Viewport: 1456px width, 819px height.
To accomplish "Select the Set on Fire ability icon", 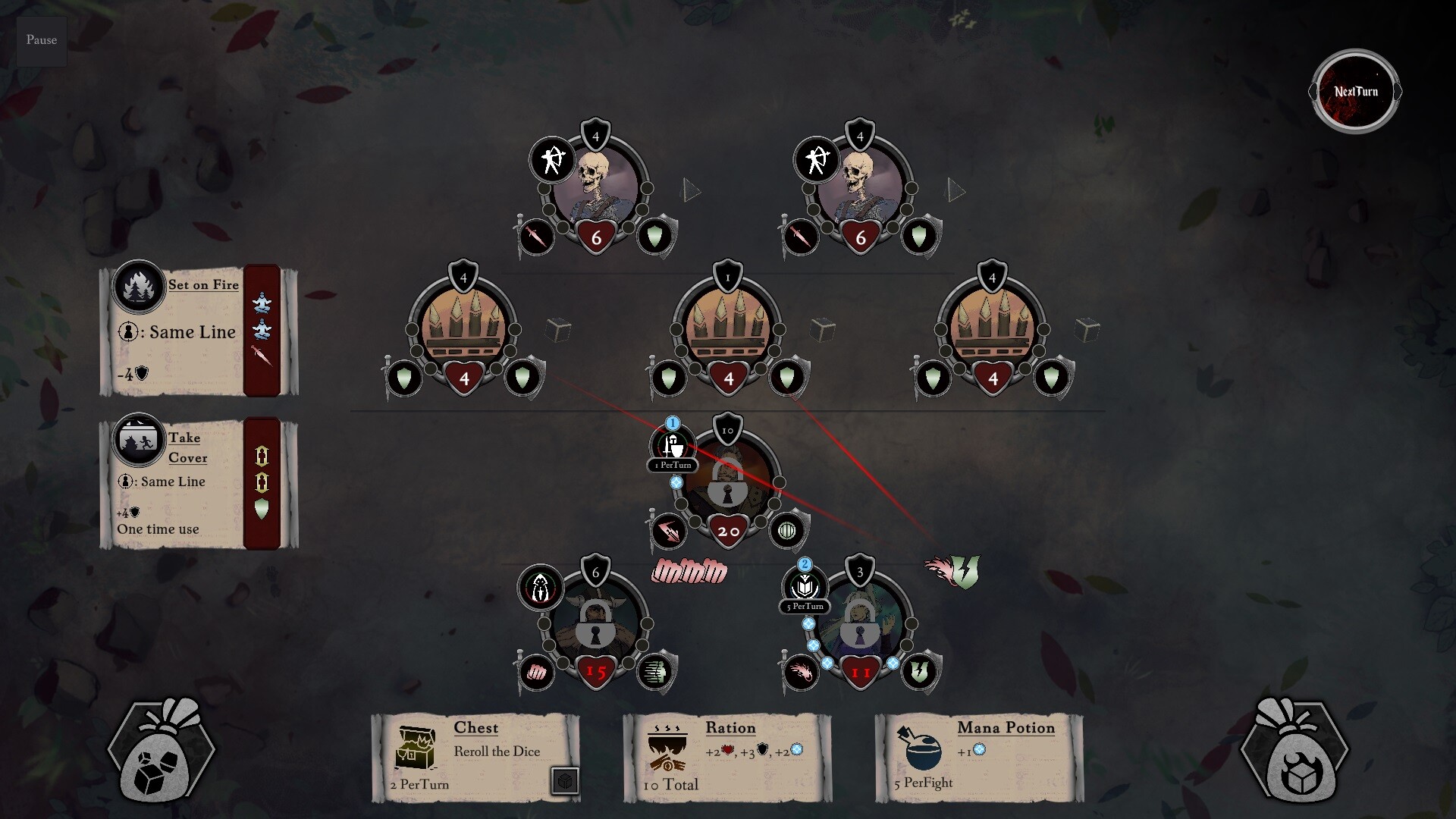I will [137, 286].
